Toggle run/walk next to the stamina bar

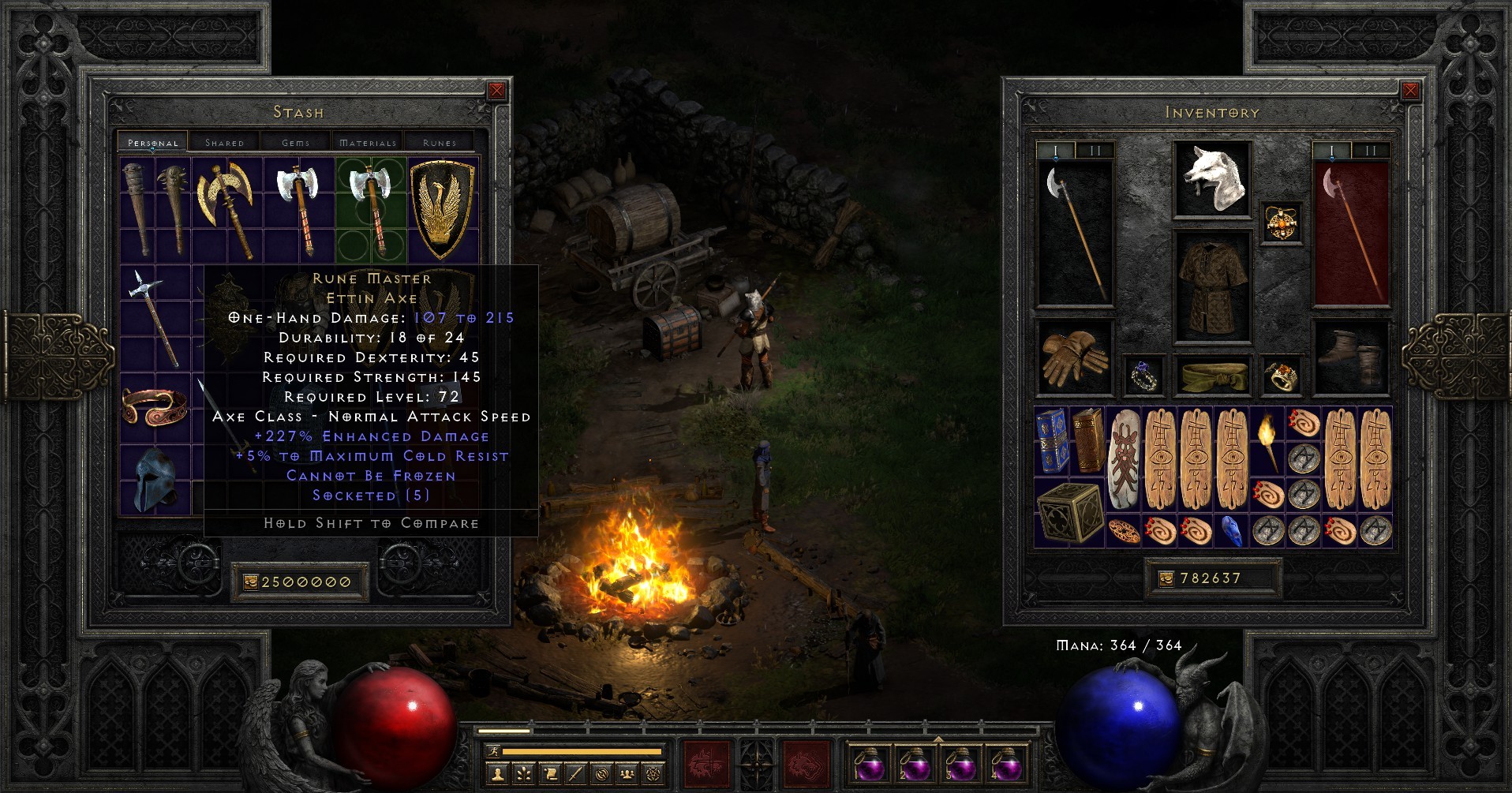[x=493, y=751]
